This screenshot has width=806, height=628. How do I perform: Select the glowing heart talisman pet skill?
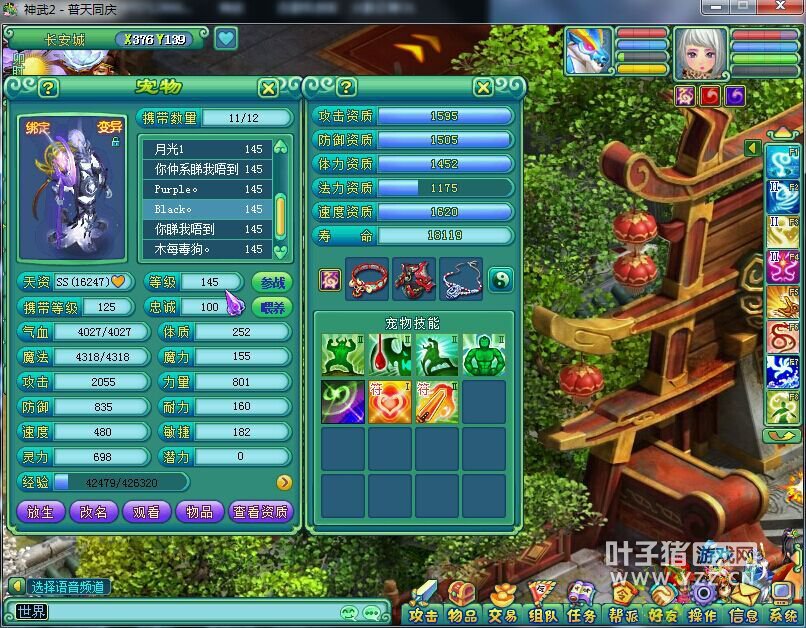point(390,401)
